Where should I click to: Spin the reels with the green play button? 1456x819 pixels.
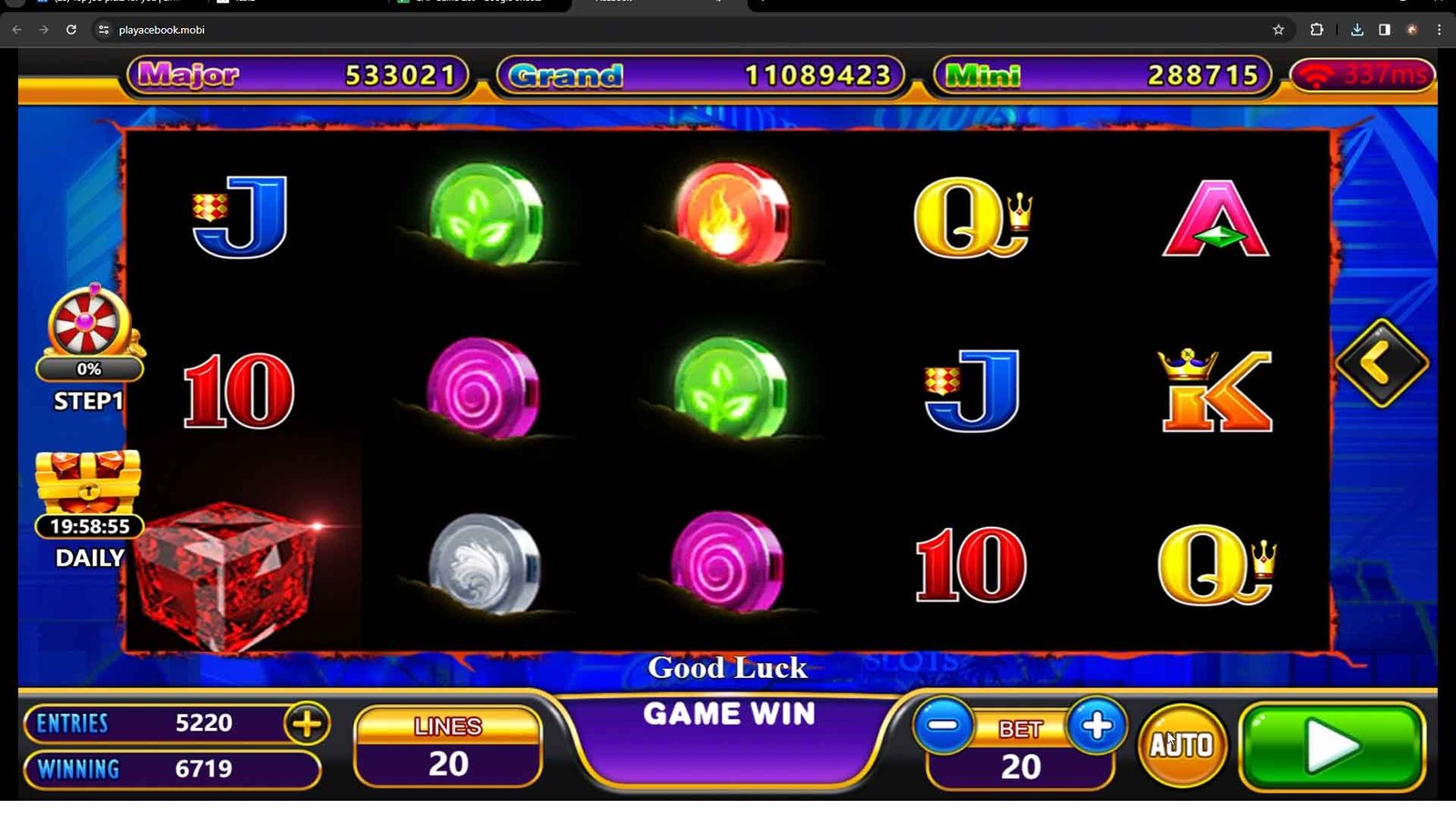coord(1332,746)
